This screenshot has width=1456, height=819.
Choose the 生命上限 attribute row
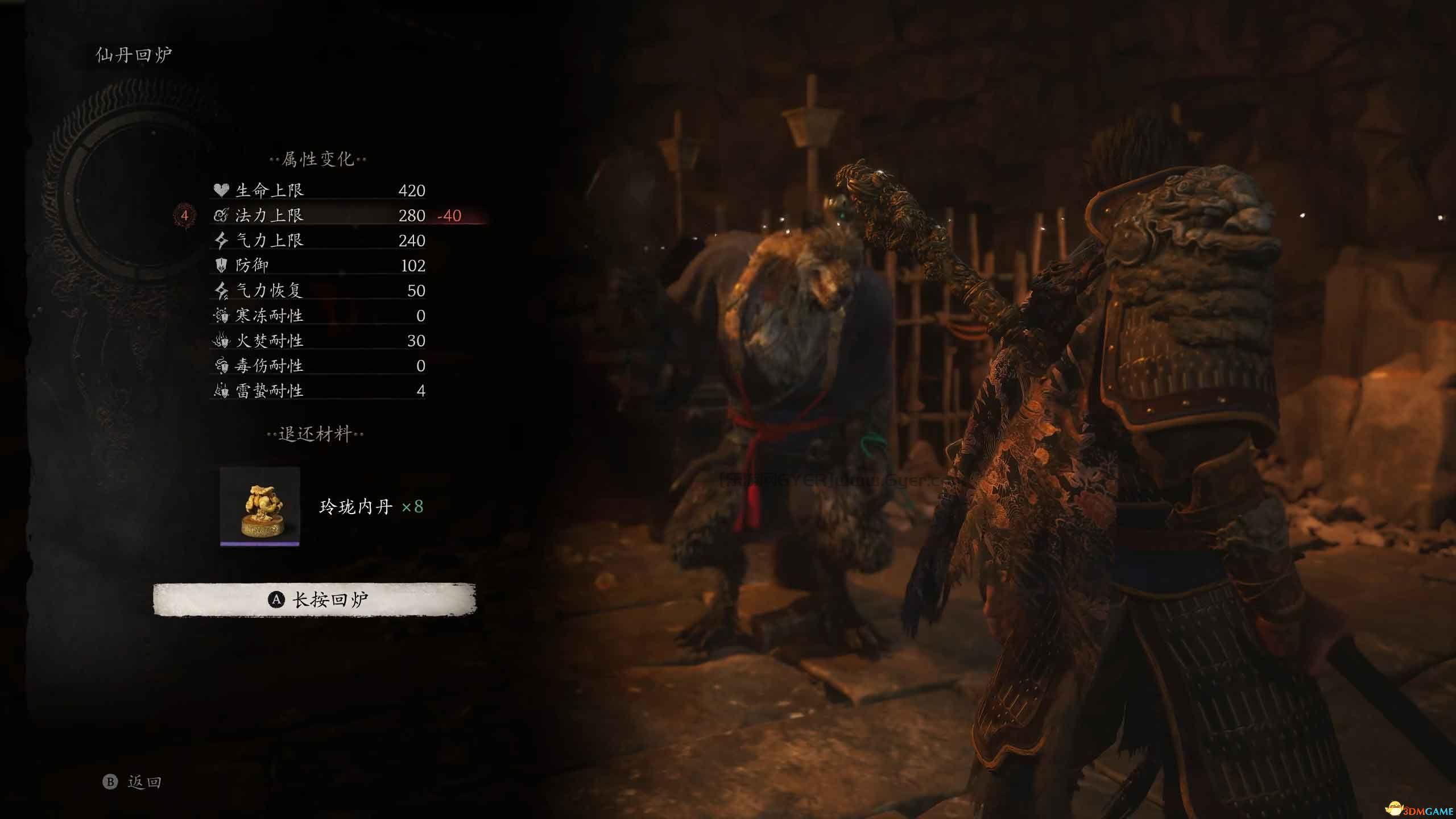coord(318,191)
